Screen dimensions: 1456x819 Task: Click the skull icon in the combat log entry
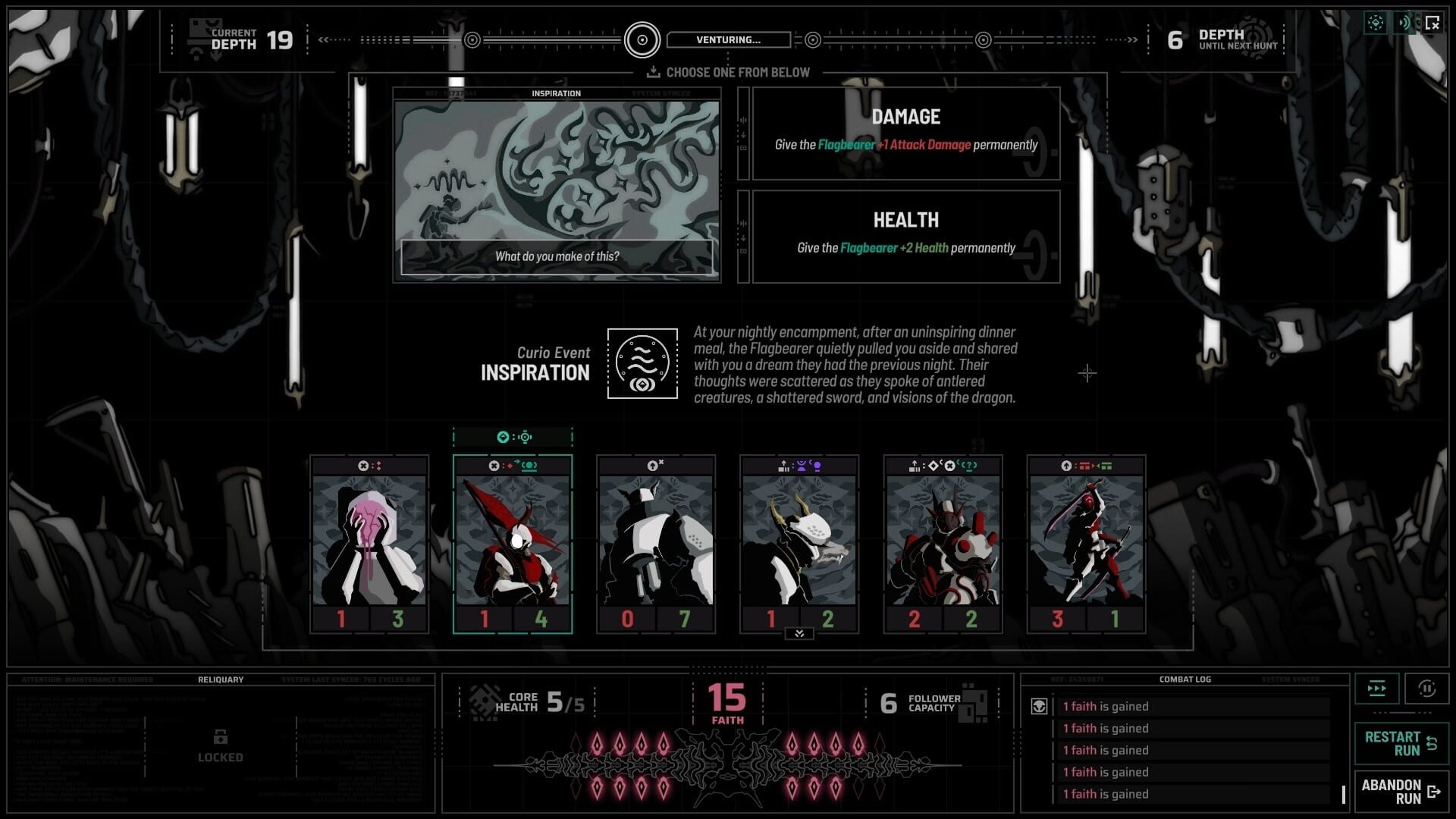(x=1039, y=706)
